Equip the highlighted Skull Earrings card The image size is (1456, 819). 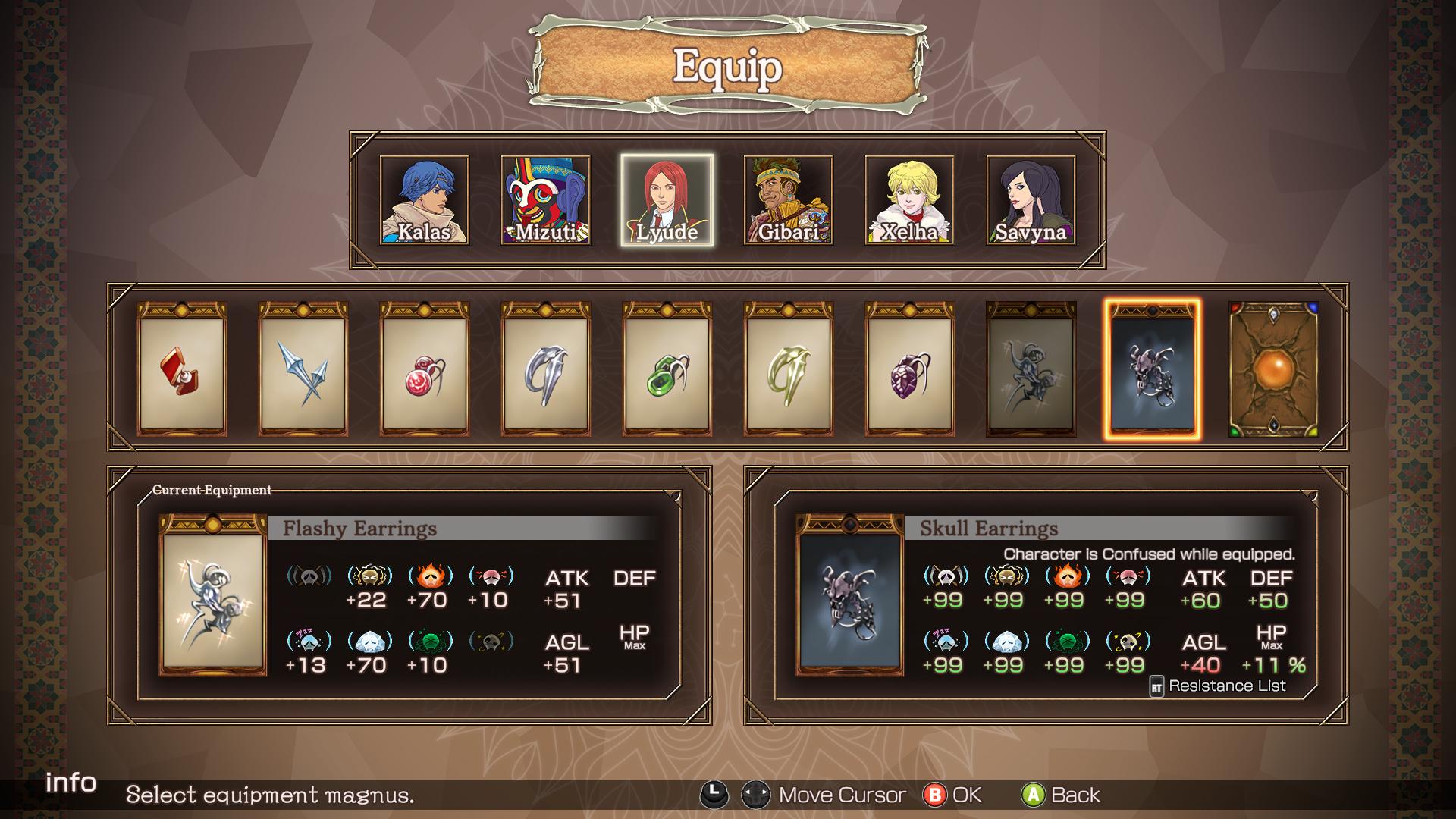click(x=1153, y=370)
